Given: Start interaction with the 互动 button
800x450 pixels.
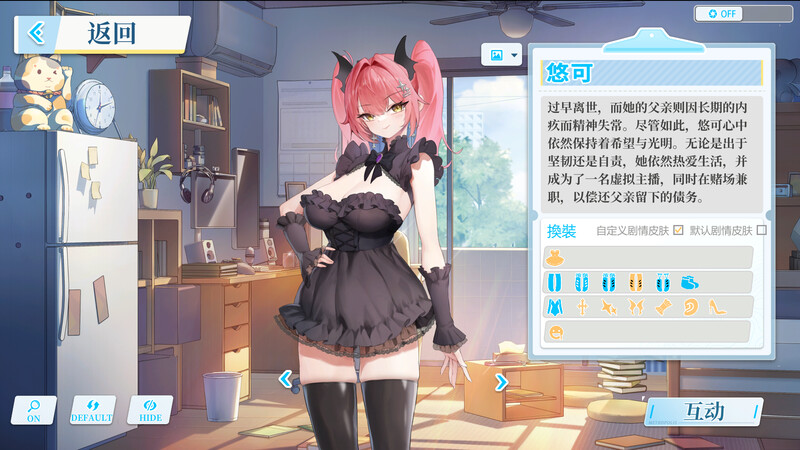Looking at the screenshot, I should click(703, 411).
